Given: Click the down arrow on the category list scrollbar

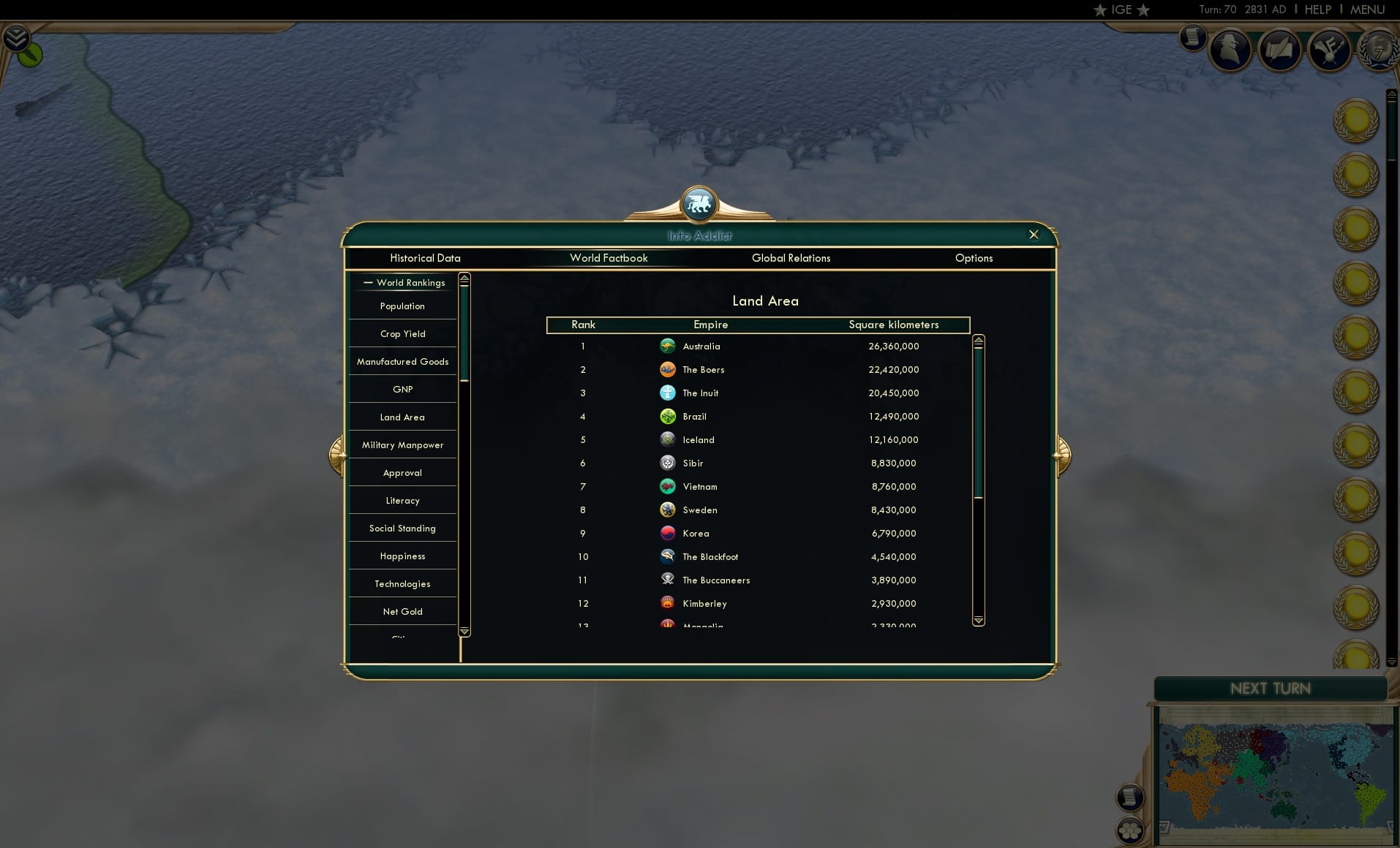Looking at the screenshot, I should click(x=464, y=631).
